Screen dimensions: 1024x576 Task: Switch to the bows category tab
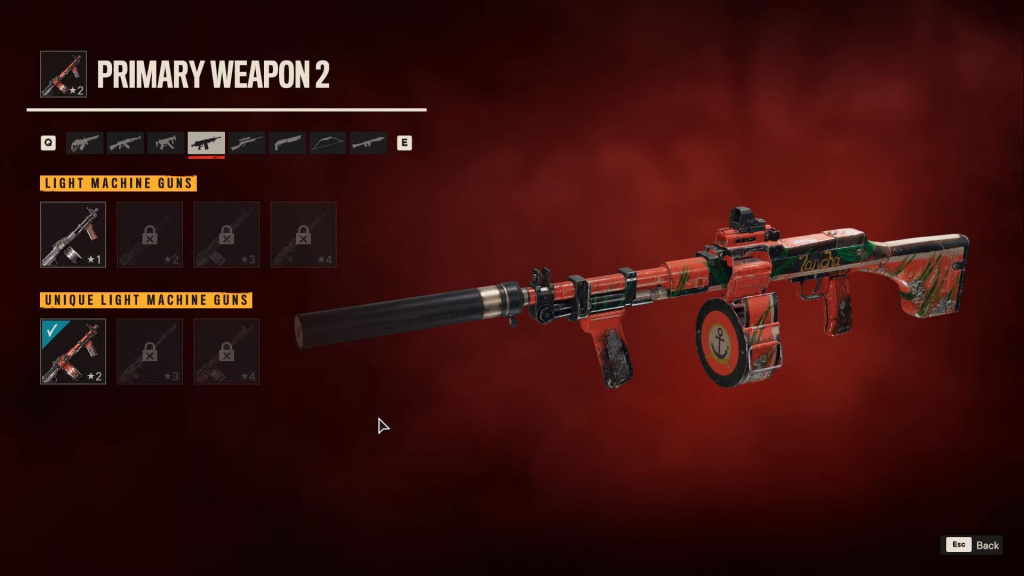tap(328, 143)
